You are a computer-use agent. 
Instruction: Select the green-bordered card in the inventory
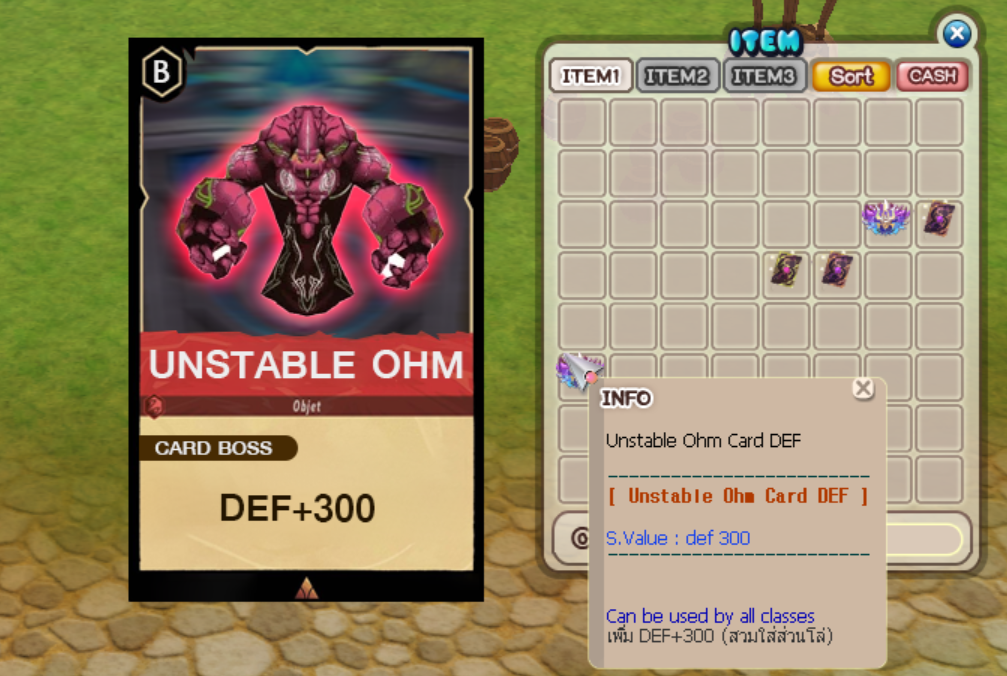pyautogui.click(x=786, y=270)
